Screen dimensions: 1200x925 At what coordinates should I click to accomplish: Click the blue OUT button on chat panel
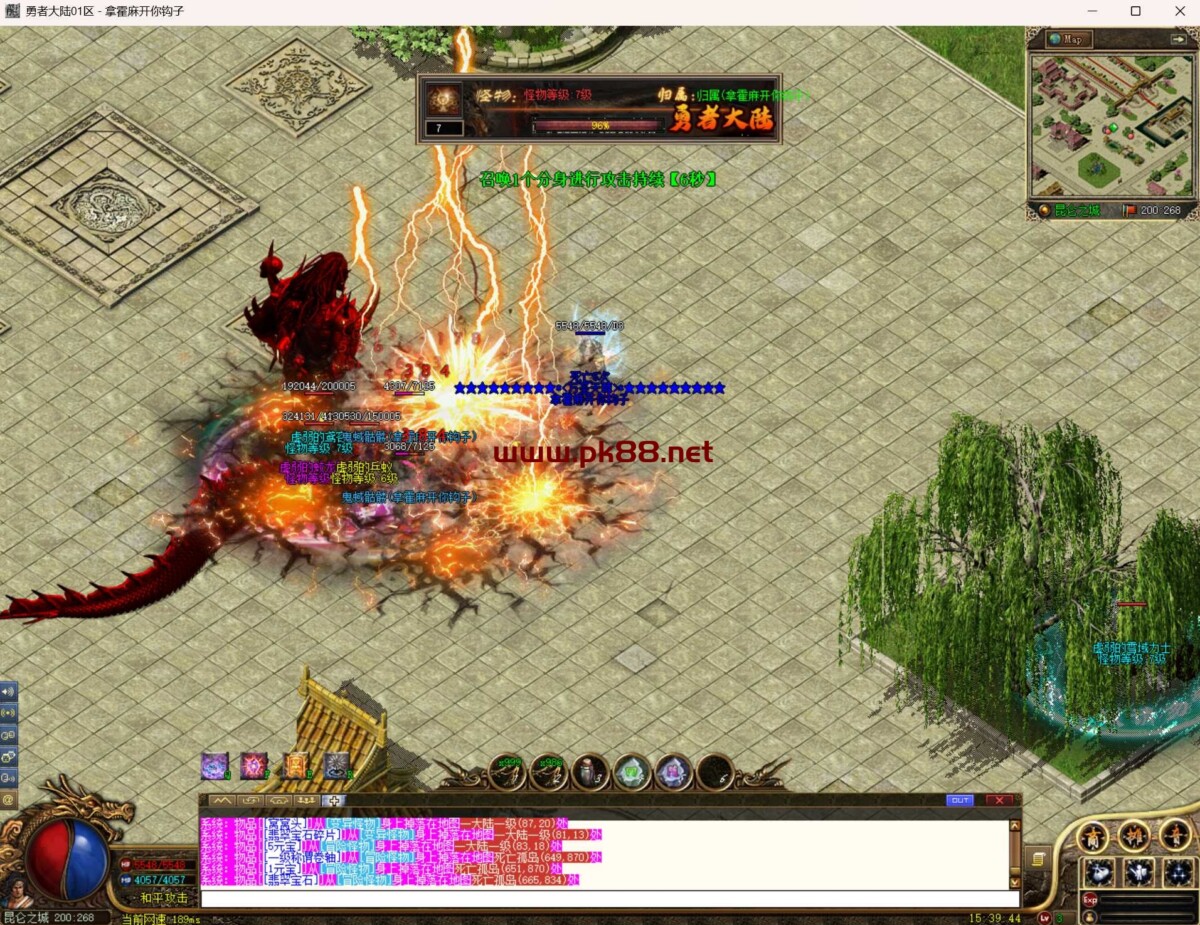coord(959,800)
